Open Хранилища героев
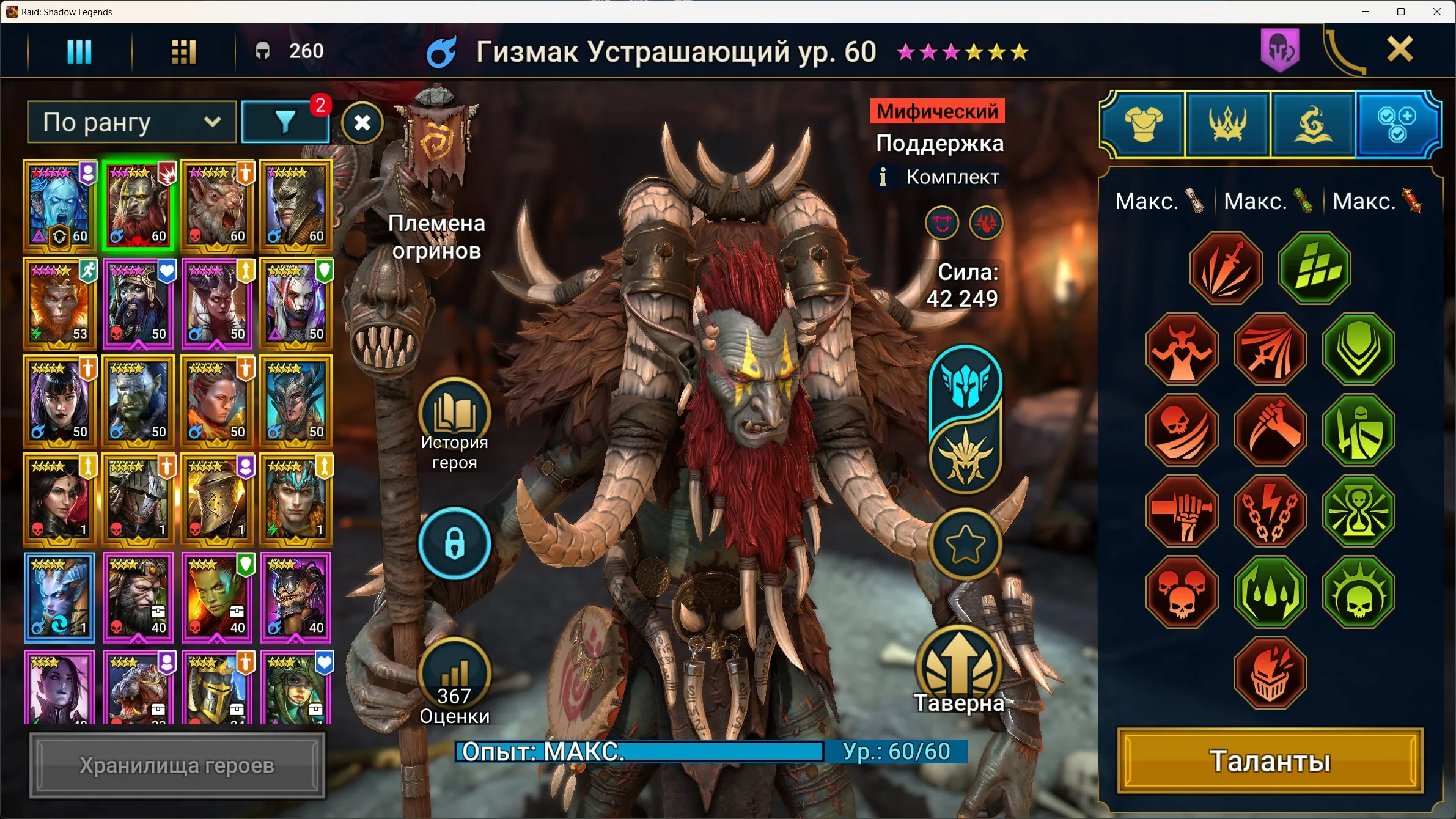 [x=177, y=763]
